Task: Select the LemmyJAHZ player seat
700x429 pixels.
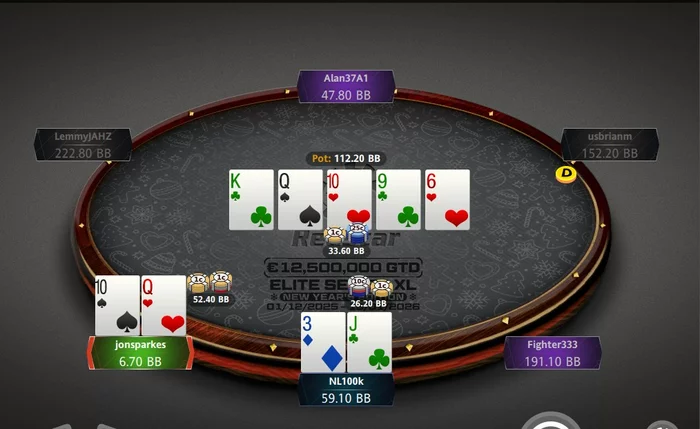Action: (x=83, y=145)
